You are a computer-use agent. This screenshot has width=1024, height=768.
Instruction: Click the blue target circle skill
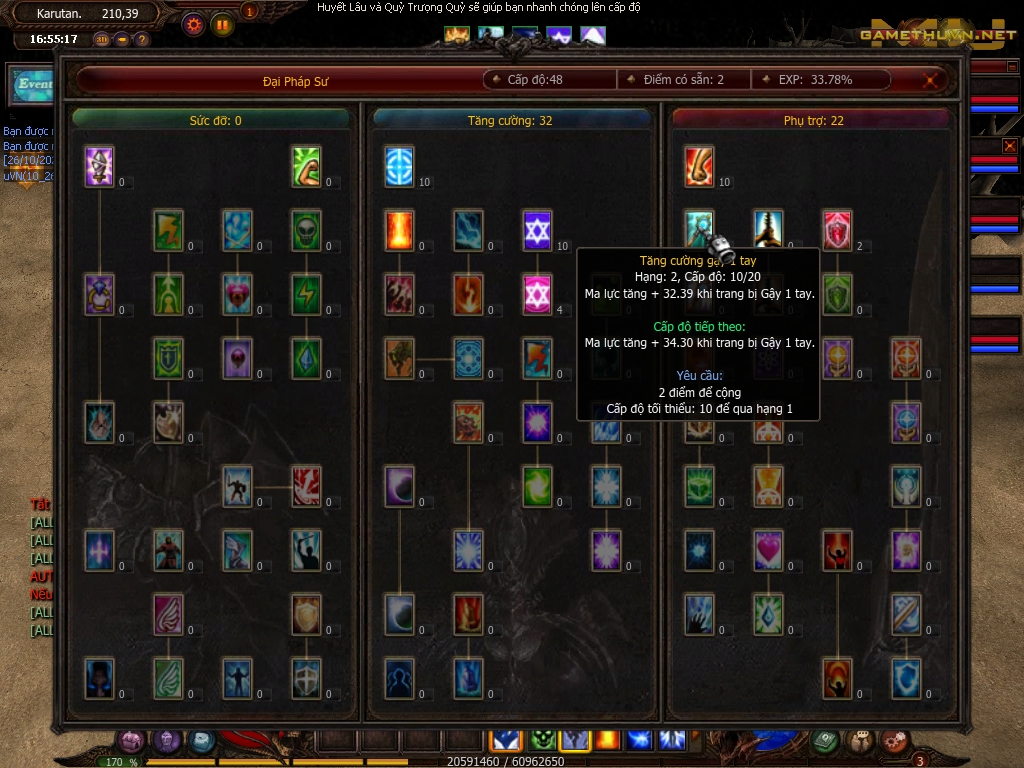[x=400, y=166]
